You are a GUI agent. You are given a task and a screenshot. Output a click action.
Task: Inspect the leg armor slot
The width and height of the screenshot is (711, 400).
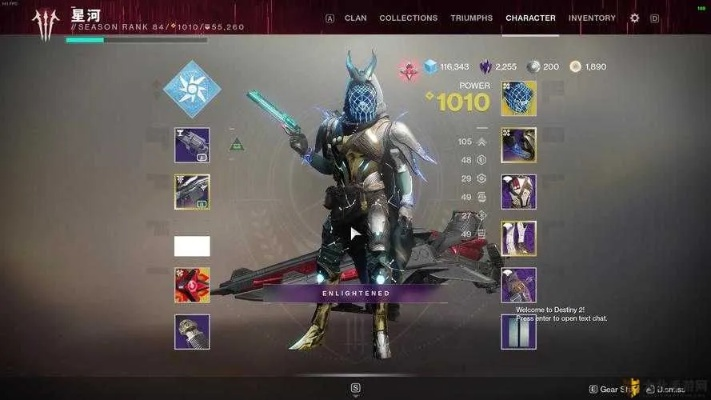pyautogui.click(x=518, y=238)
